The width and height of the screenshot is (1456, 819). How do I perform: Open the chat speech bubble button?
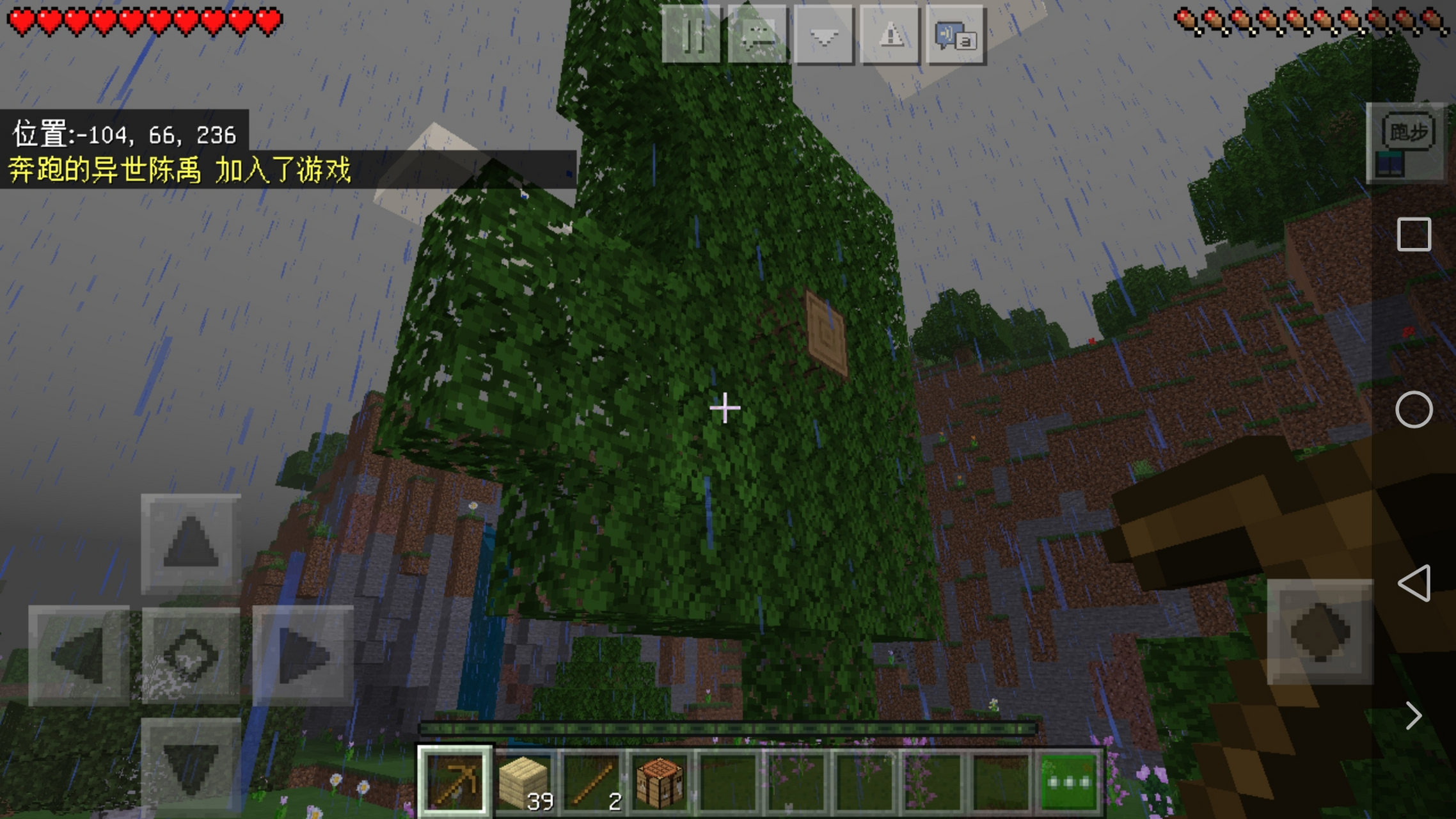pos(757,35)
